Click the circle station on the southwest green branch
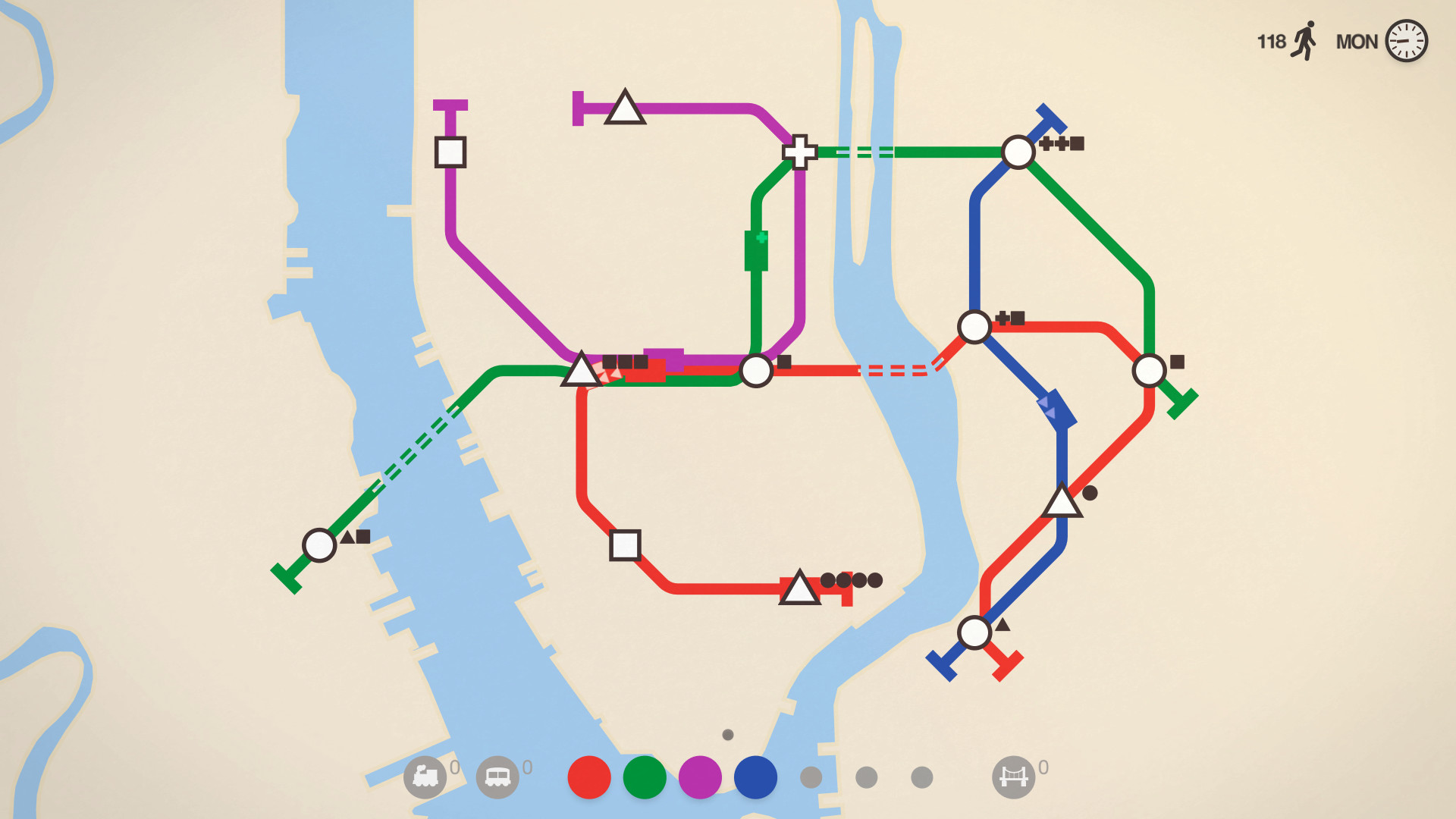 point(319,544)
